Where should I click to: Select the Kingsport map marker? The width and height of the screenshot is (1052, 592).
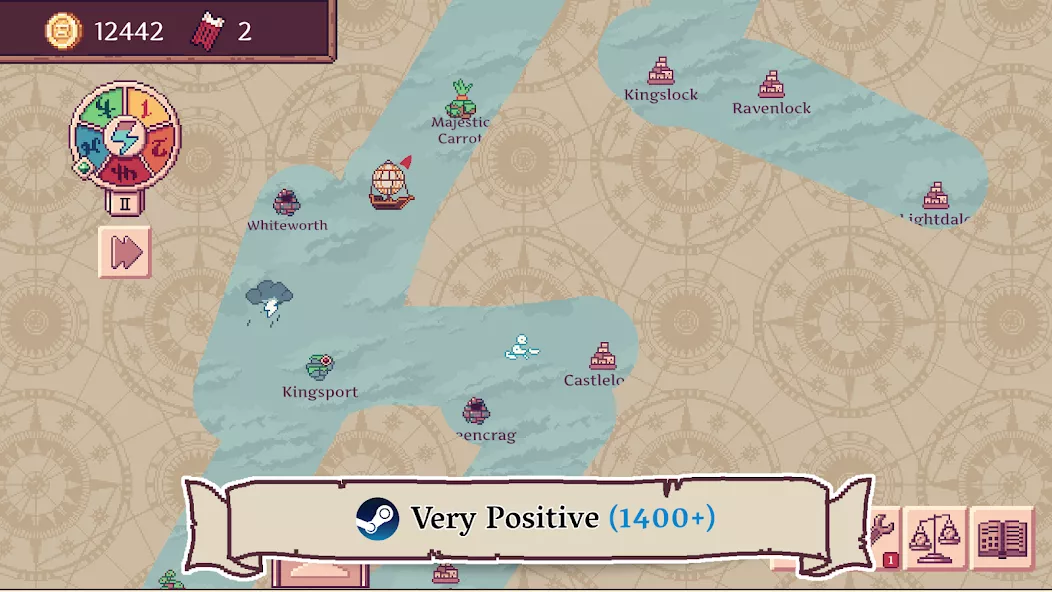click(x=320, y=367)
